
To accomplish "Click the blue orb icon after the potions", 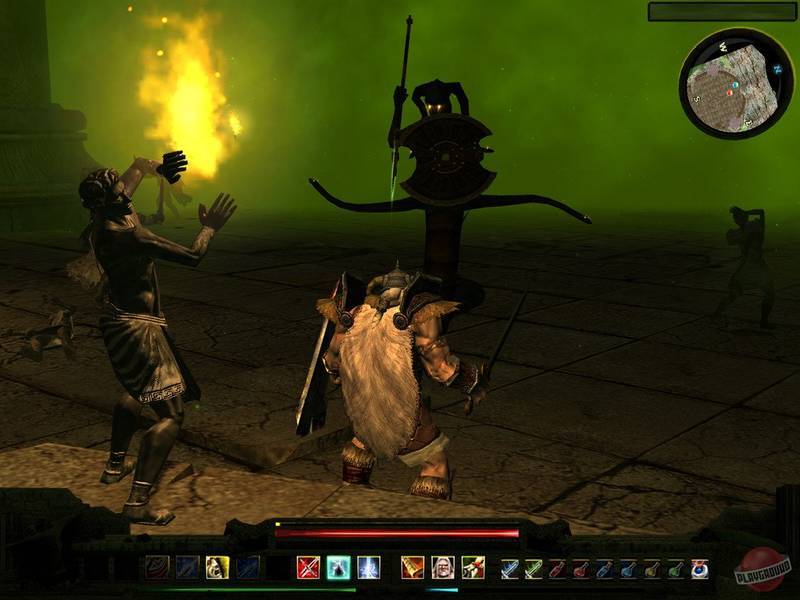I will coord(700,569).
